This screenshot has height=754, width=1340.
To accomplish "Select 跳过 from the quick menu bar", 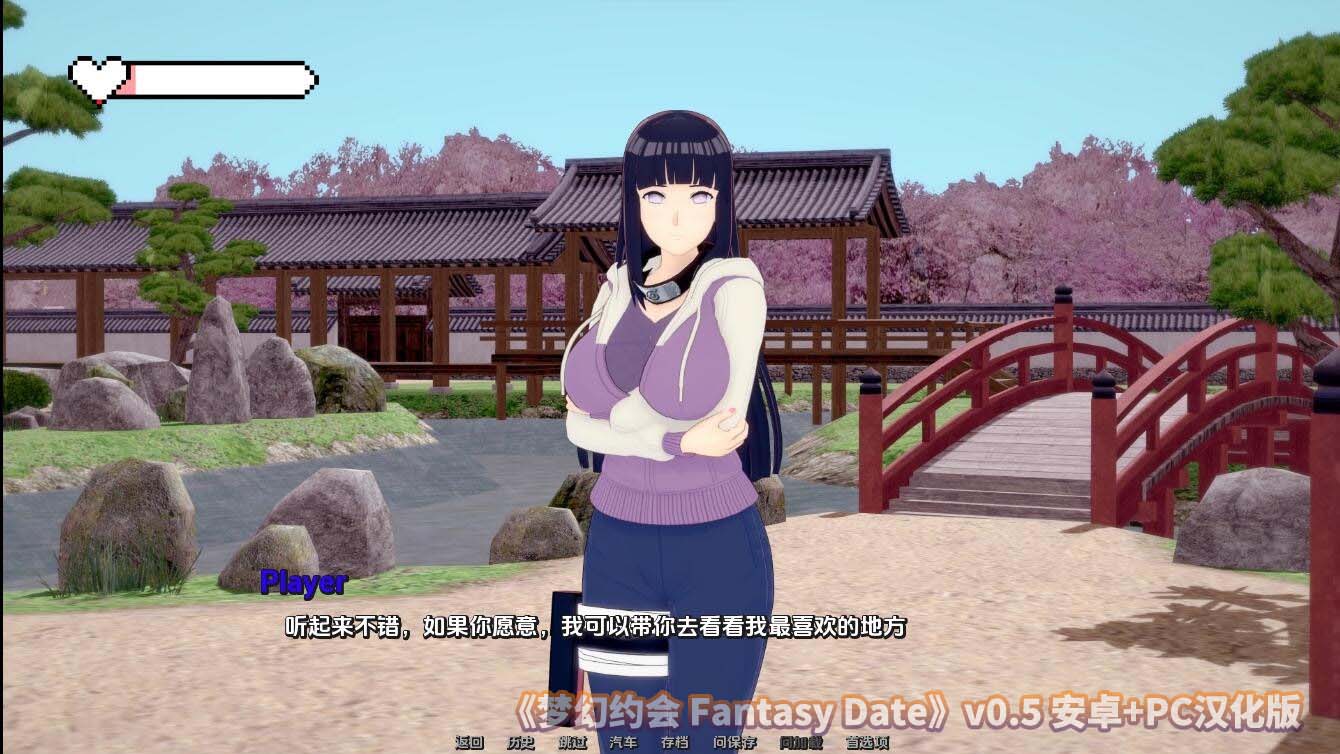I will tap(572, 743).
